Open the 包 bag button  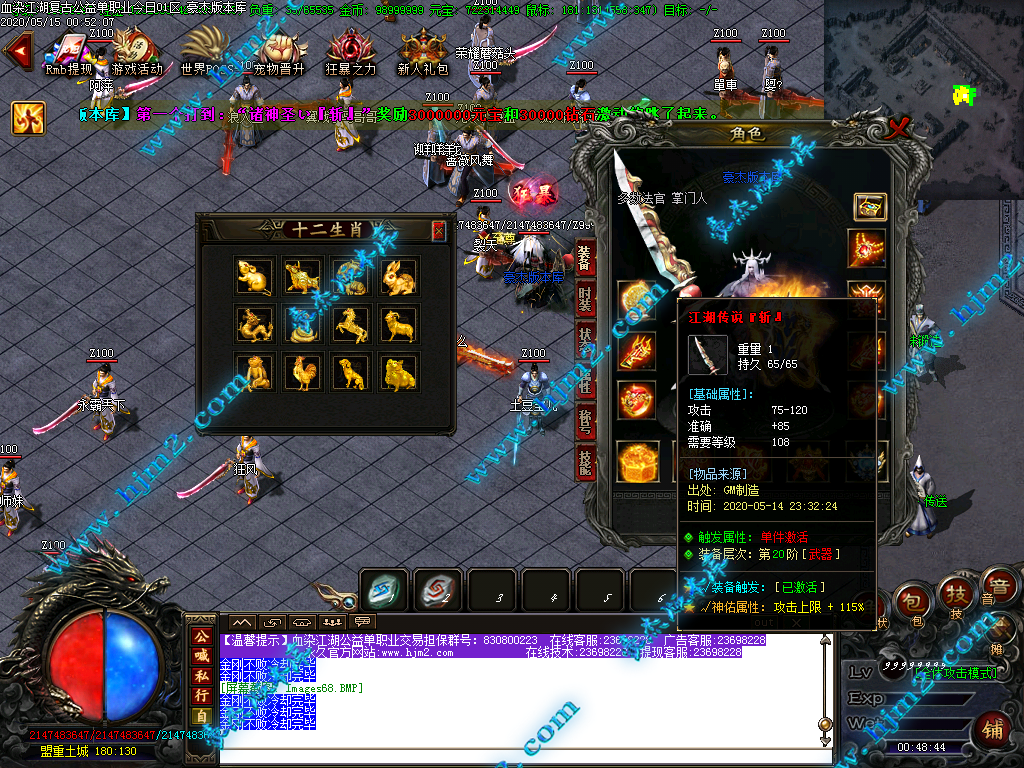[x=911, y=600]
